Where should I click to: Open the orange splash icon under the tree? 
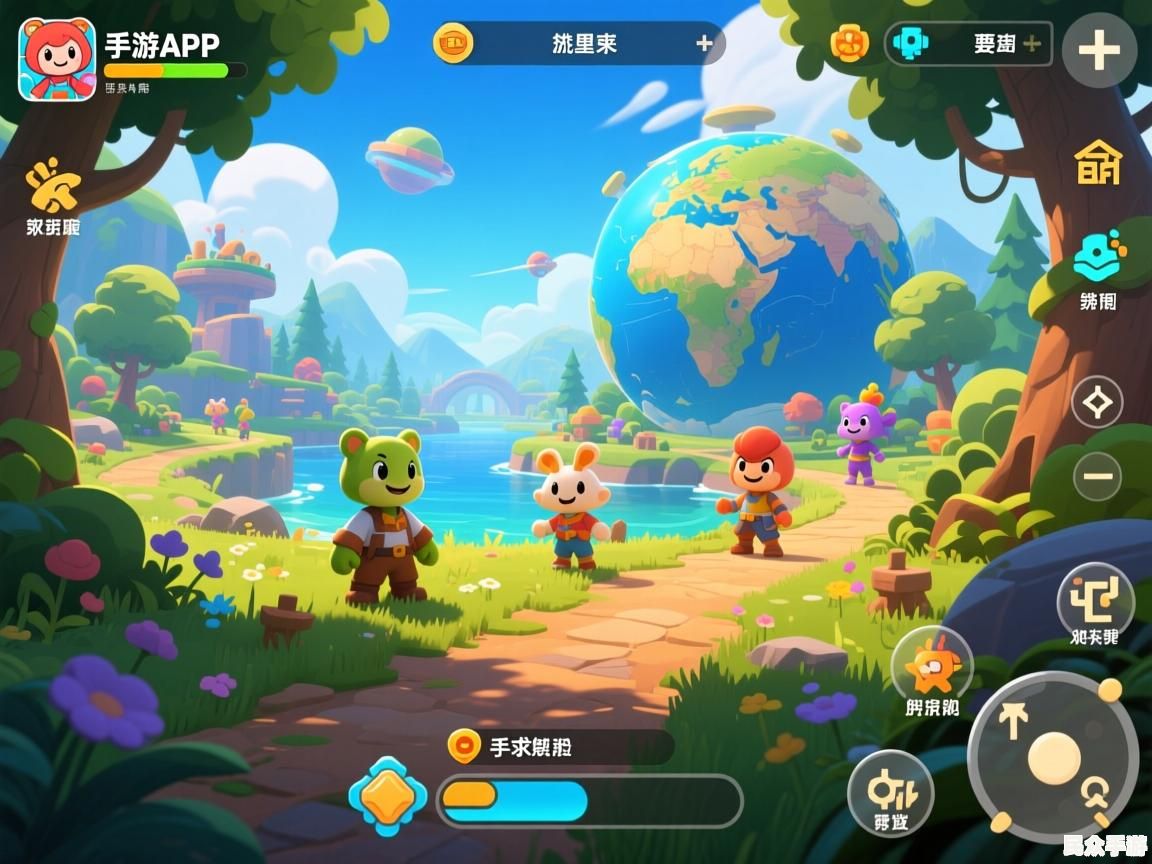point(53,186)
